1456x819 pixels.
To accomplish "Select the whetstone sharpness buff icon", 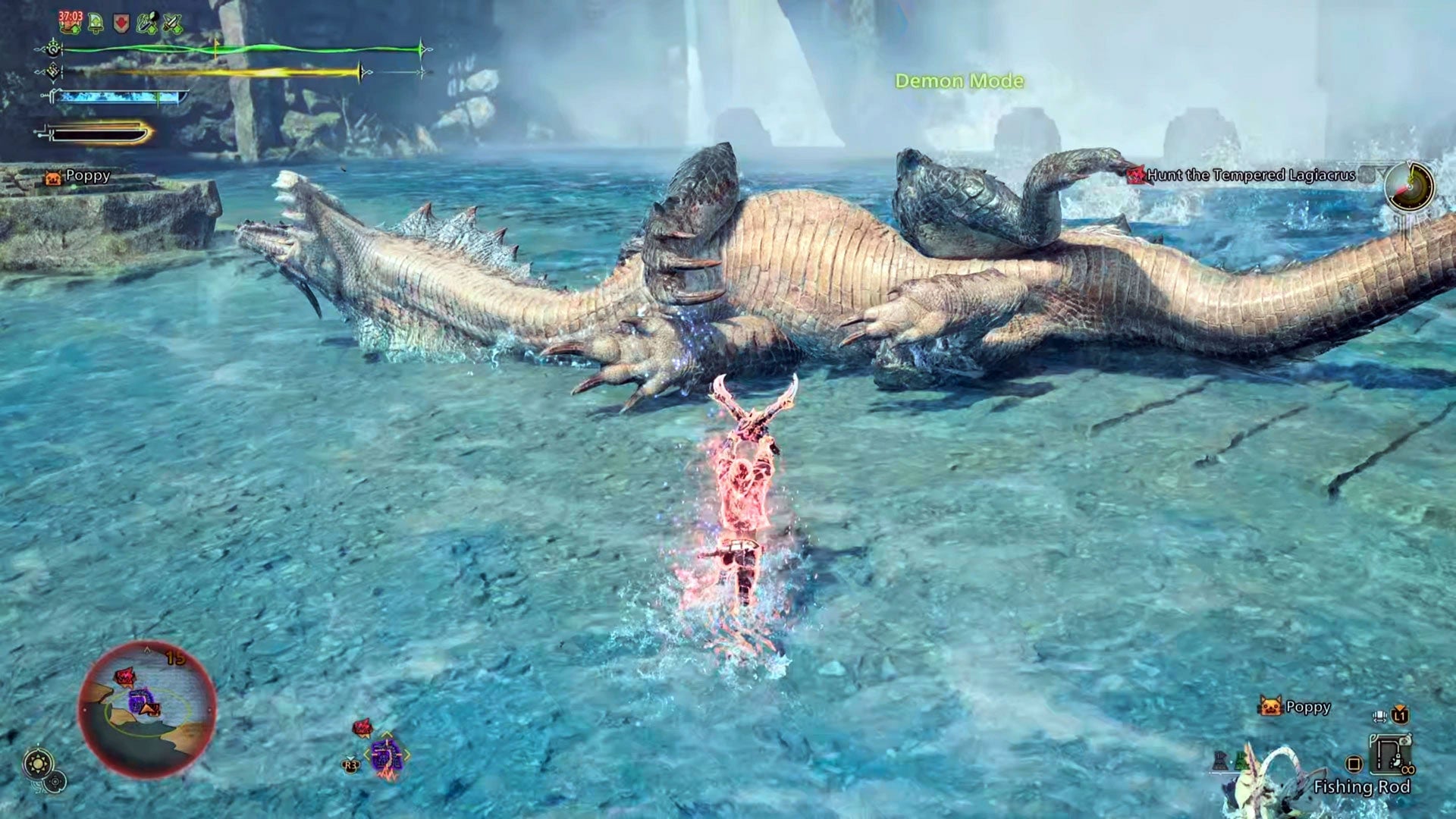I will click(147, 23).
